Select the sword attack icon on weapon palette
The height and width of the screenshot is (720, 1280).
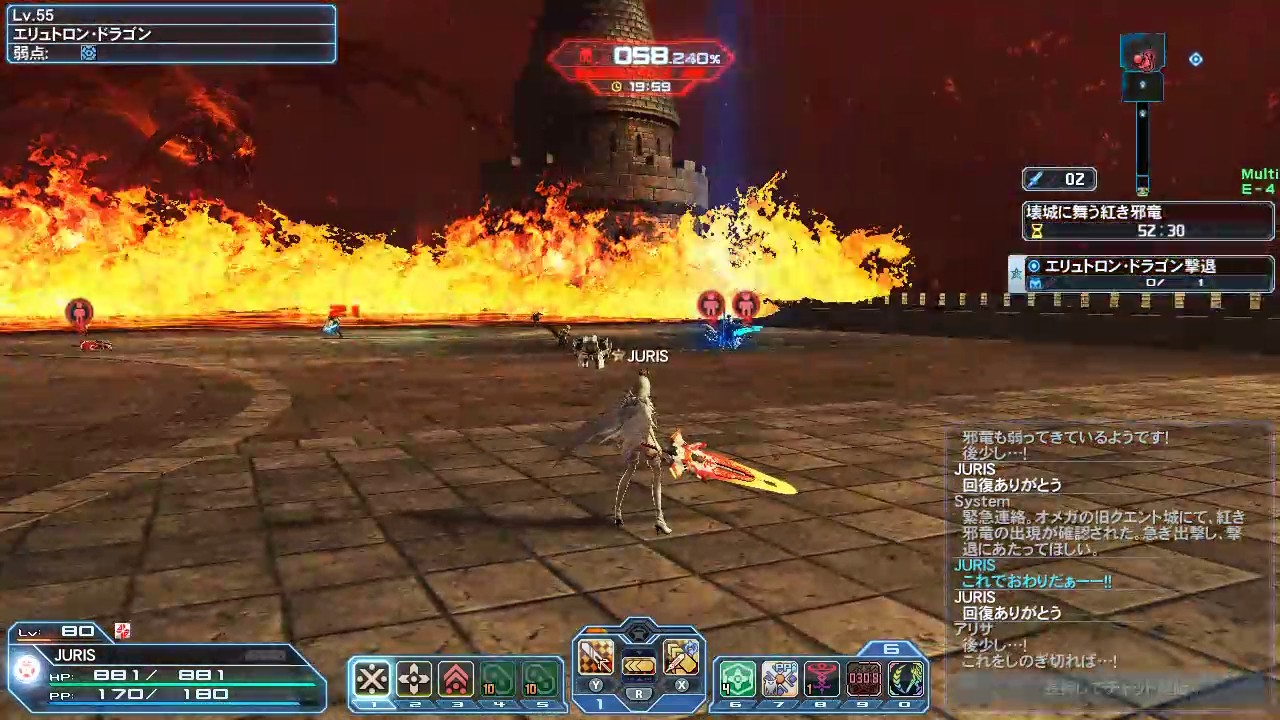(597, 657)
